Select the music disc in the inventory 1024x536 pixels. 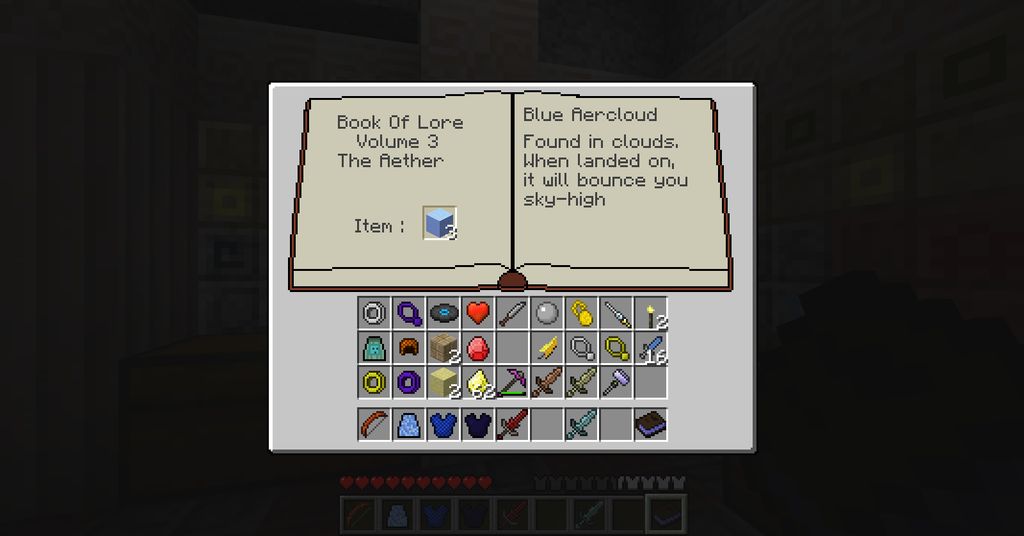tap(444, 314)
